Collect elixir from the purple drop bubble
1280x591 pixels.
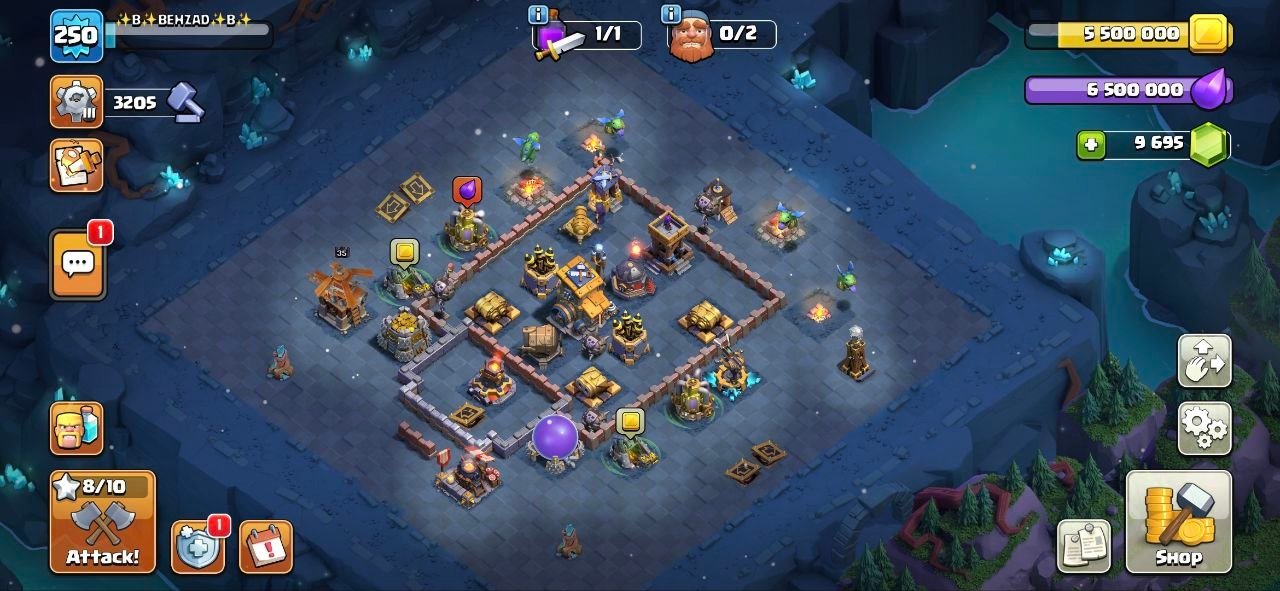pyautogui.click(x=467, y=190)
